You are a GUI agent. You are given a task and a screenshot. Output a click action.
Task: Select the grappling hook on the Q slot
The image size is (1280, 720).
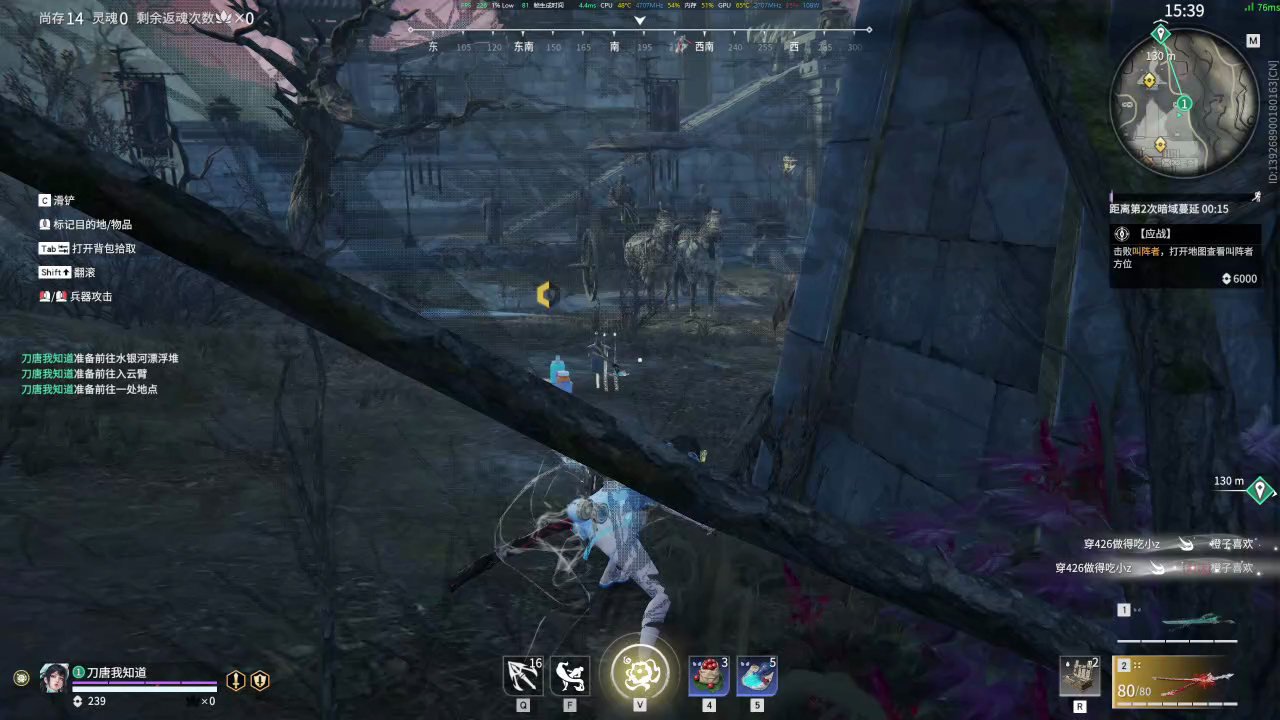[x=523, y=674]
